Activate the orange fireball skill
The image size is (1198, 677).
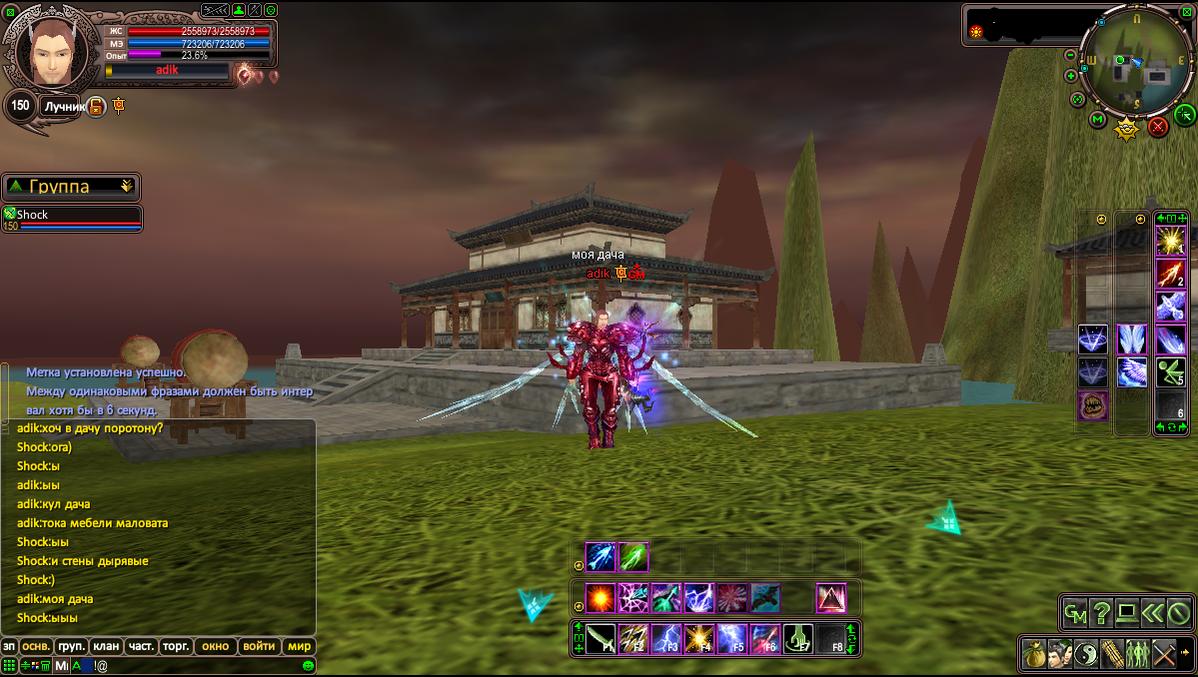(x=600, y=598)
